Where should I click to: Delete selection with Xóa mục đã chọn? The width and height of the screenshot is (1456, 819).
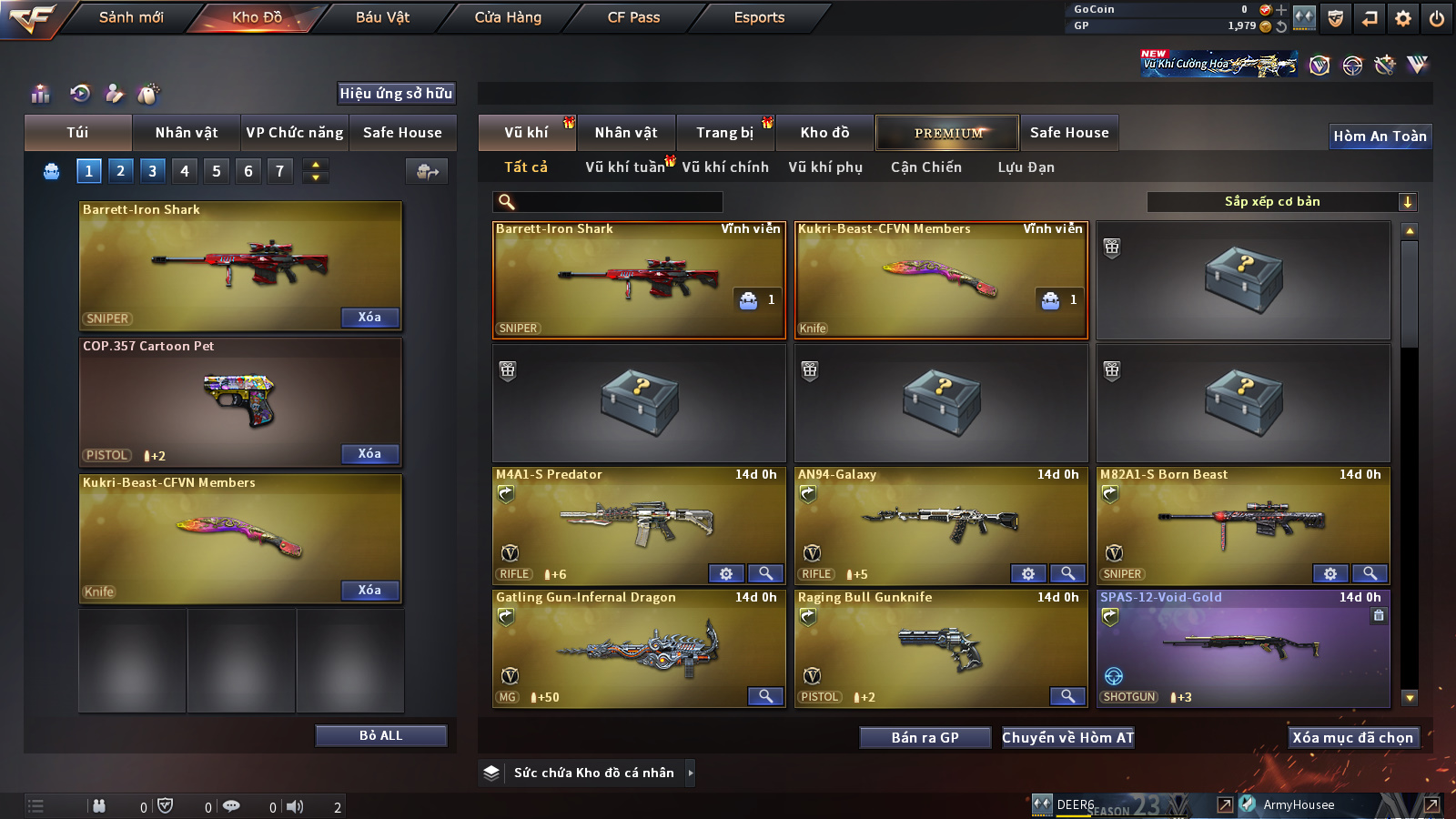coord(1352,738)
